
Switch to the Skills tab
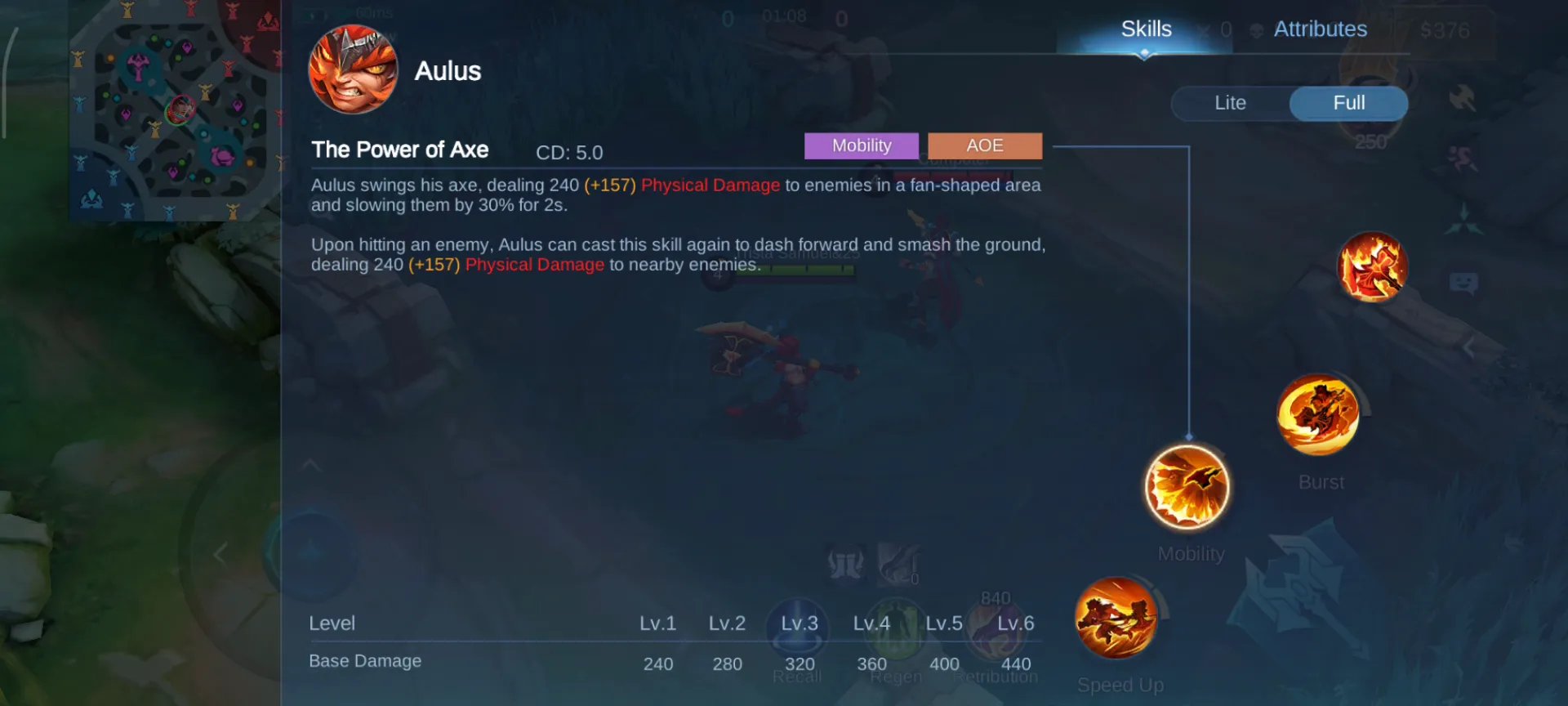point(1145,29)
